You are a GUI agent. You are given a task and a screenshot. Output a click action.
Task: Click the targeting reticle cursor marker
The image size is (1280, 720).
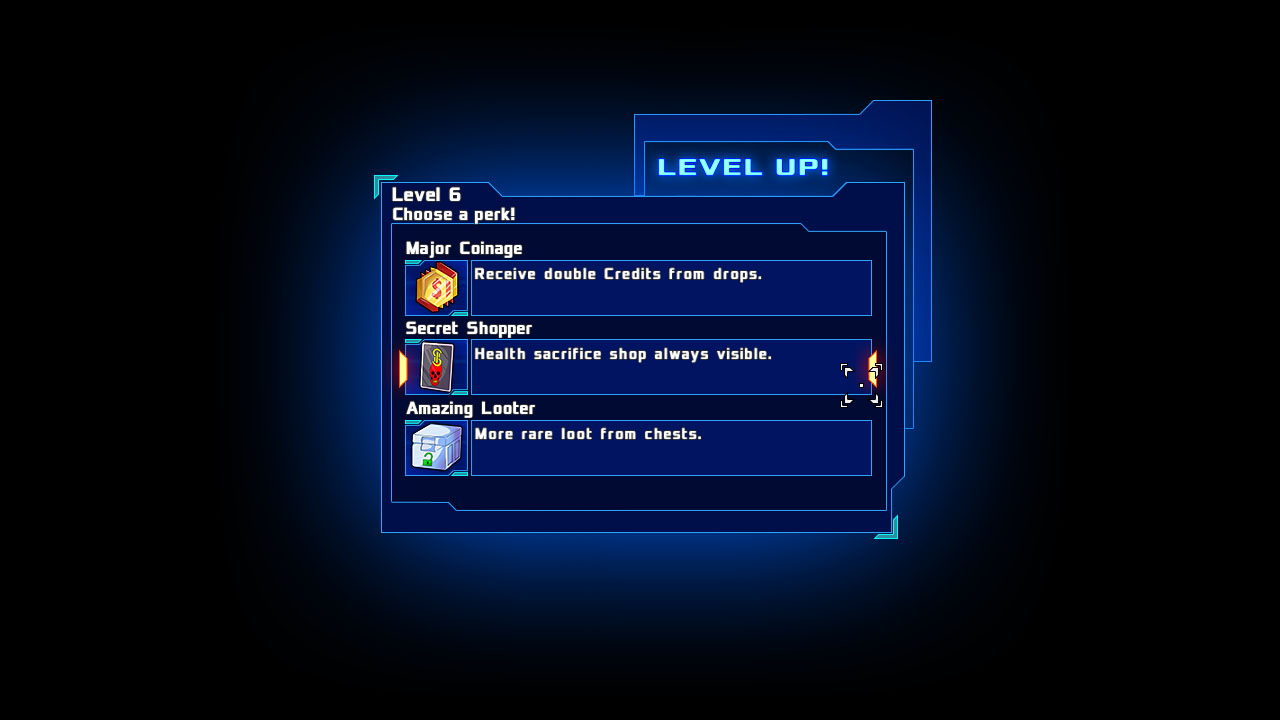pyautogui.click(x=861, y=385)
